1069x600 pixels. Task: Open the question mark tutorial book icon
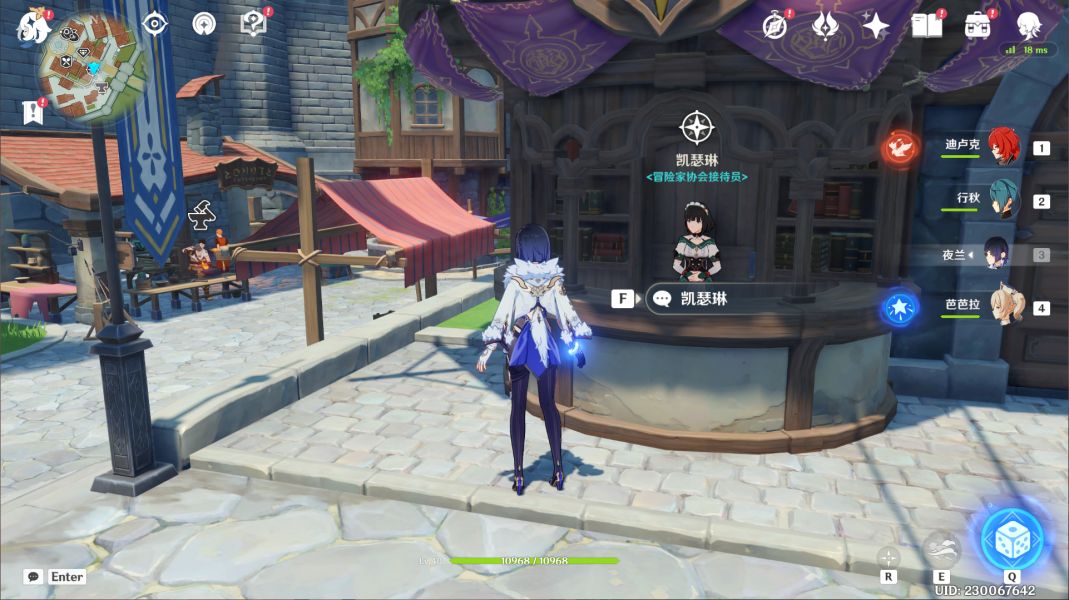tap(254, 23)
